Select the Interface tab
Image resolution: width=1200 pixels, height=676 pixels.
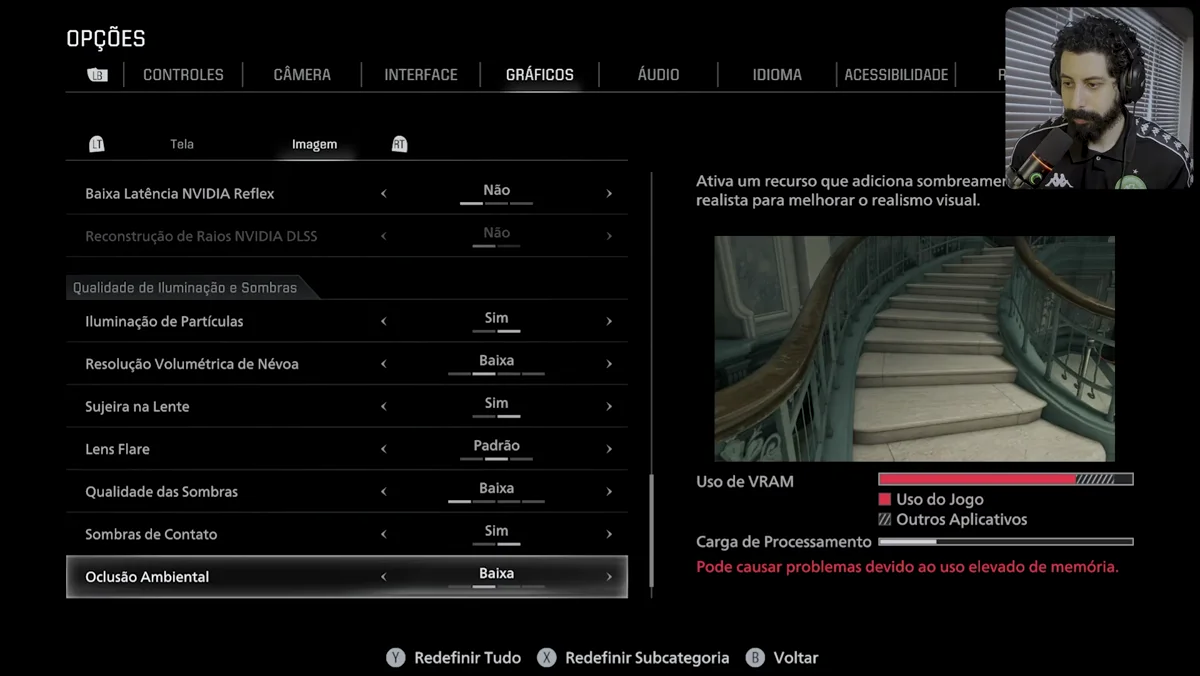(421, 75)
